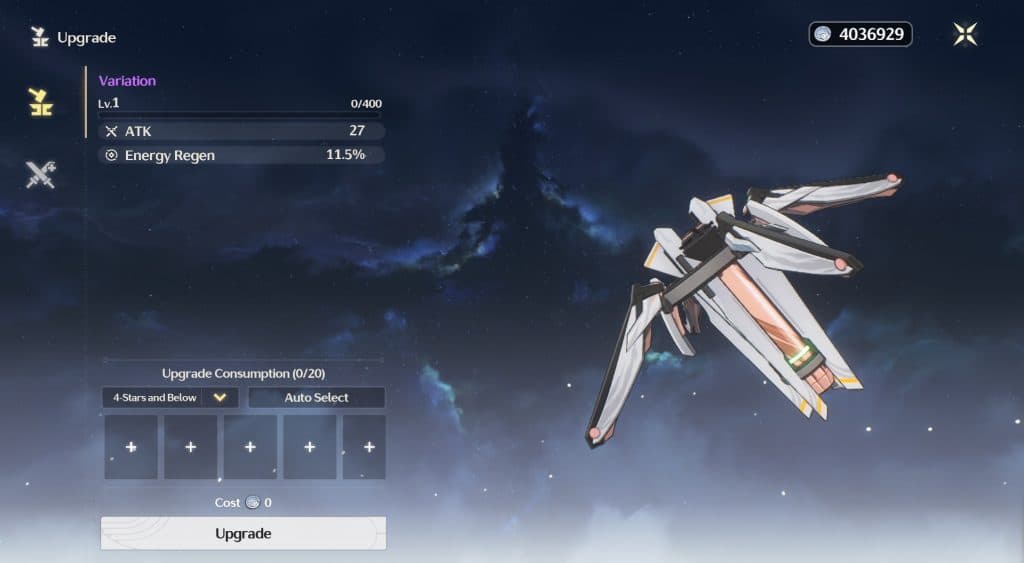The width and height of the screenshot is (1024, 563).
Task: Click the Upgrade button
Action: pyautogui.click(x=243, y=533)
